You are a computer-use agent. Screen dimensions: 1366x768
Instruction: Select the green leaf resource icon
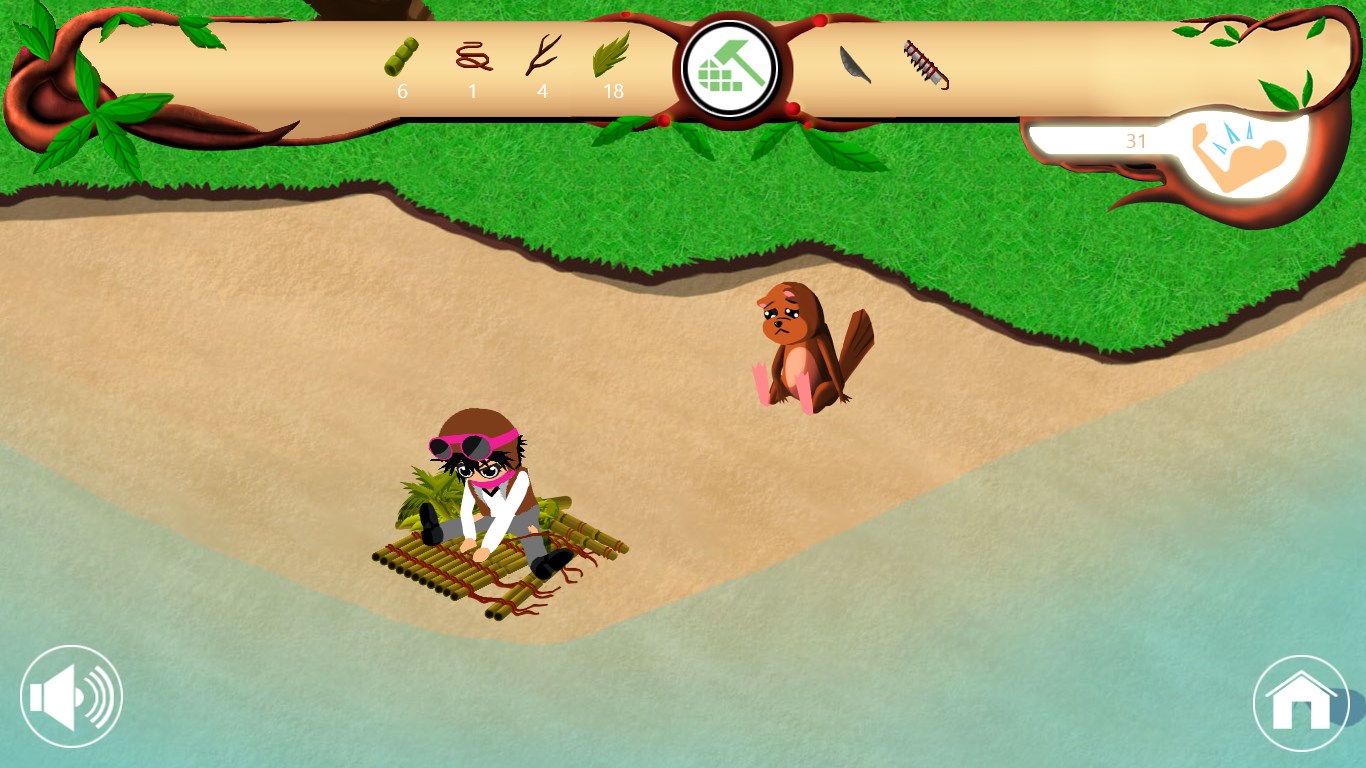click(611, 55)
